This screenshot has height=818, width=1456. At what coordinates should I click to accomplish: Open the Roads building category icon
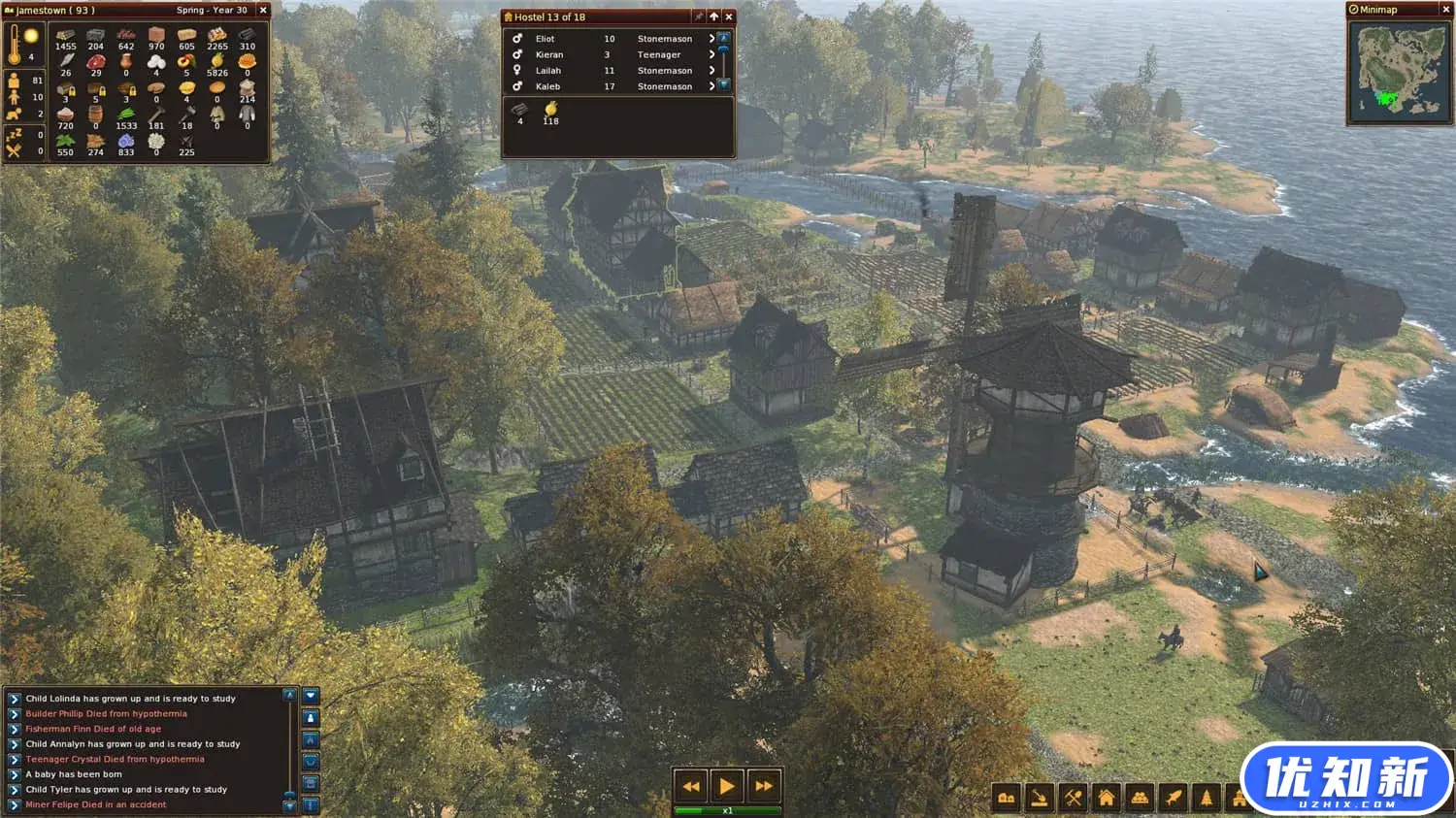click(x=1005, y=799)
